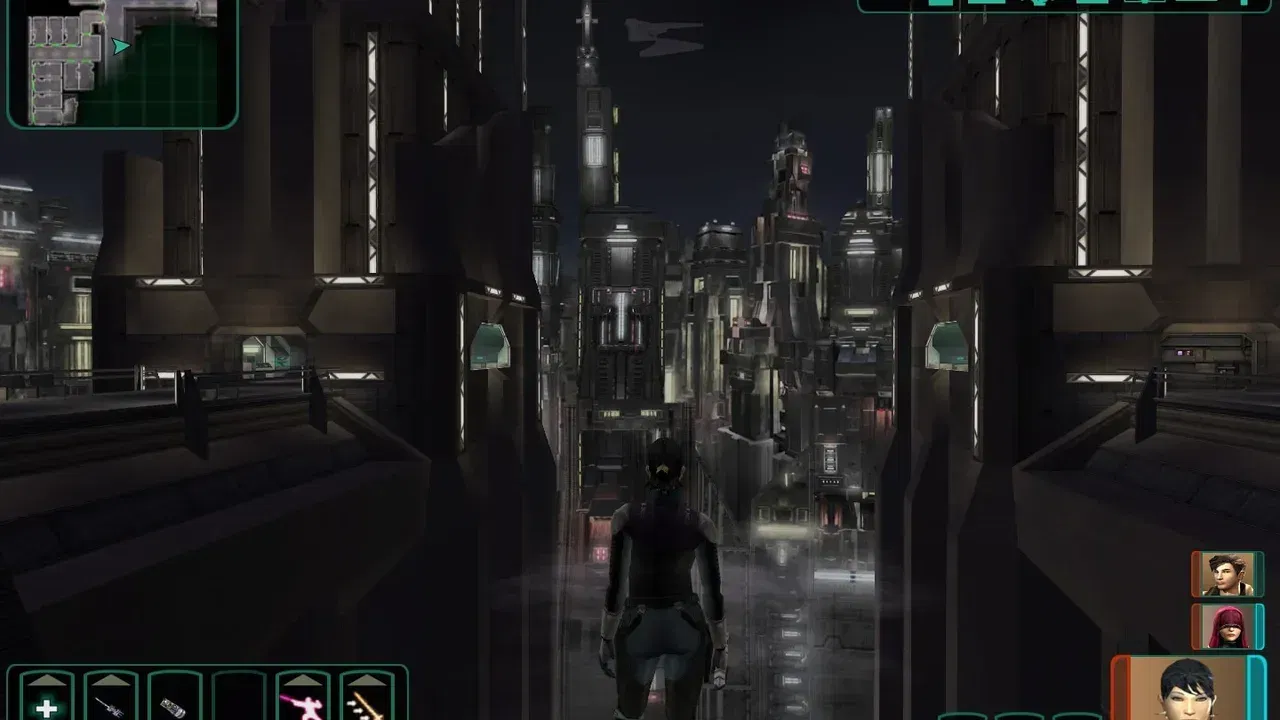
Task: Click the empty fourth quickslot
Action: [x=236, y=702]
